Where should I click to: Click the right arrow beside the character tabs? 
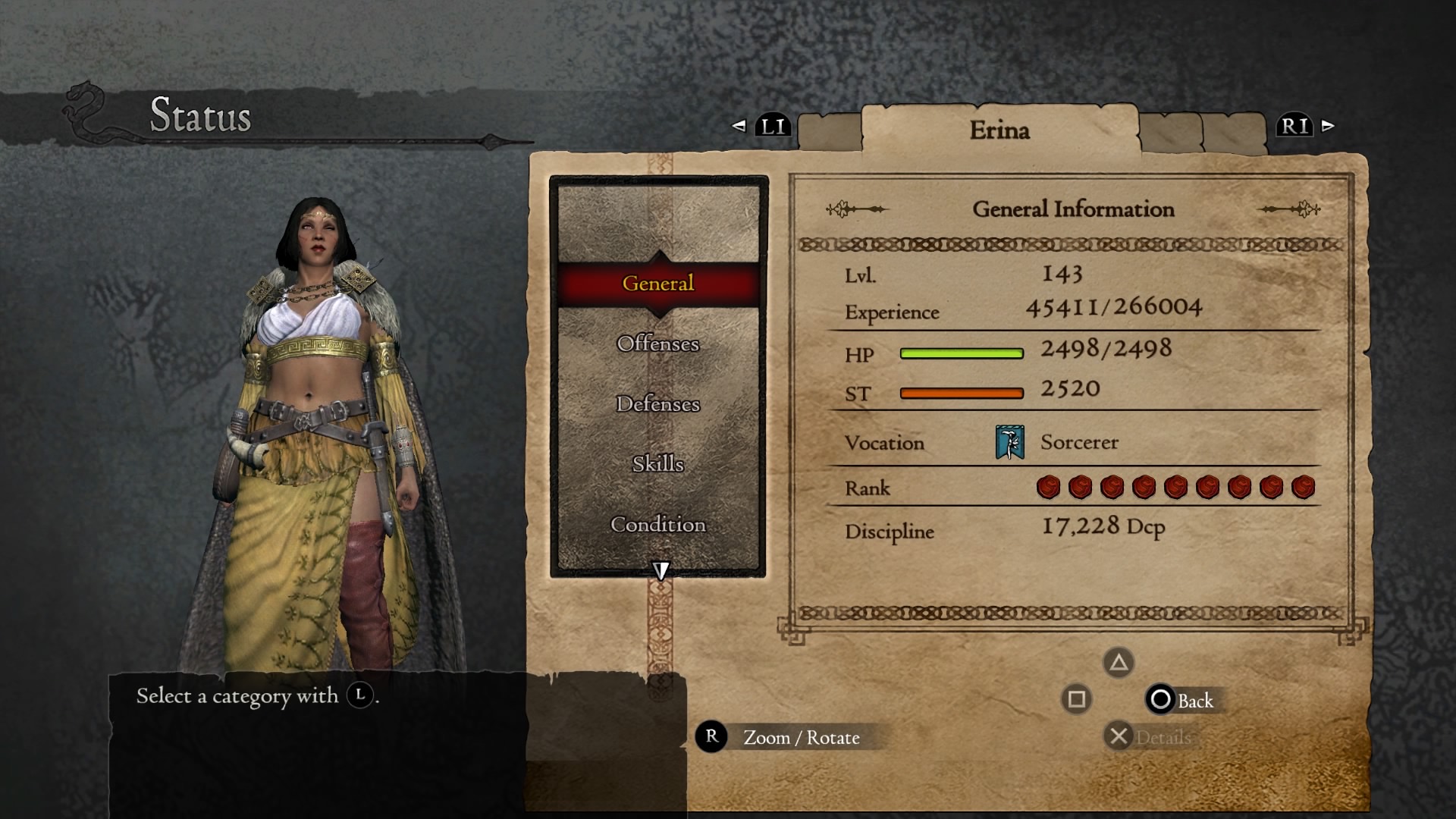click(x=1328, y=126)
